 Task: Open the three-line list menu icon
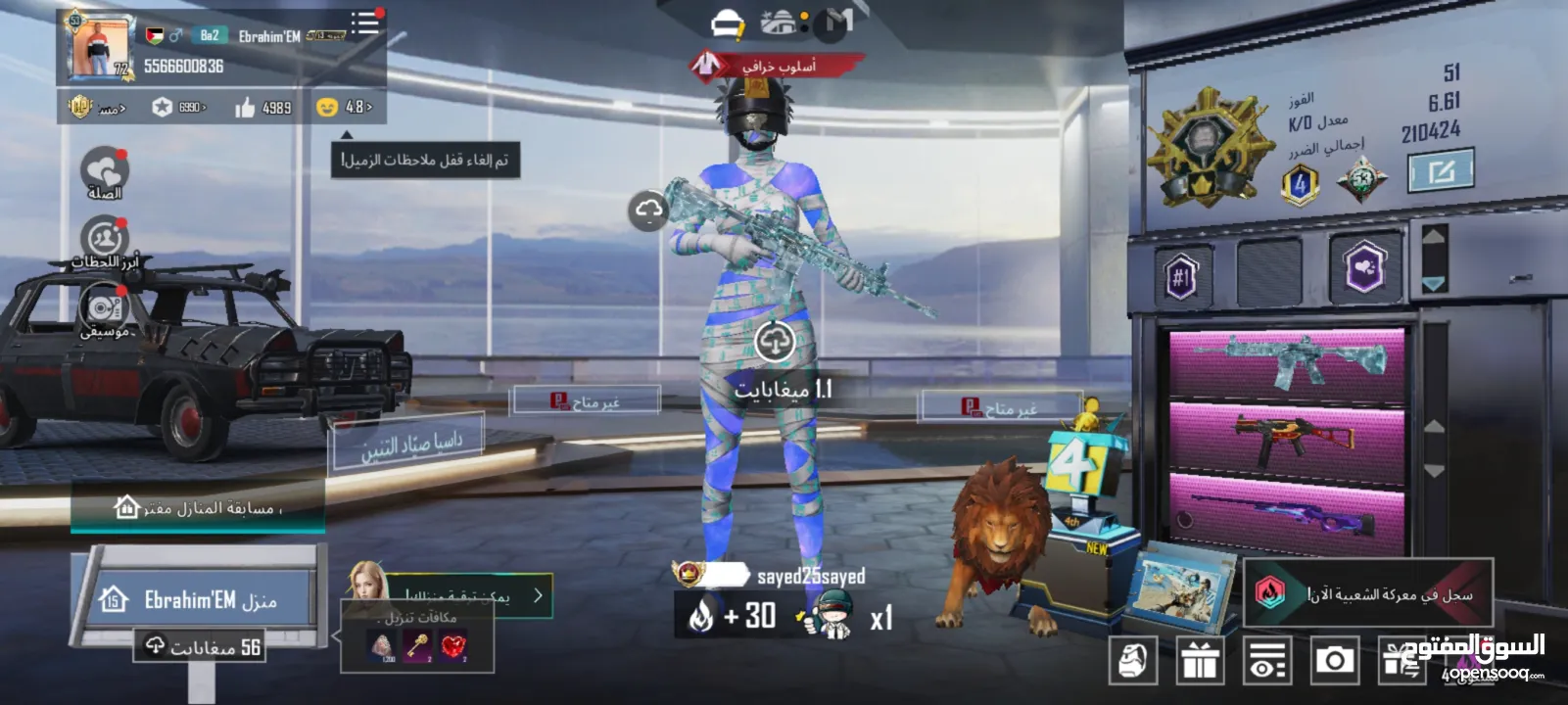click(x=365, y=23)
